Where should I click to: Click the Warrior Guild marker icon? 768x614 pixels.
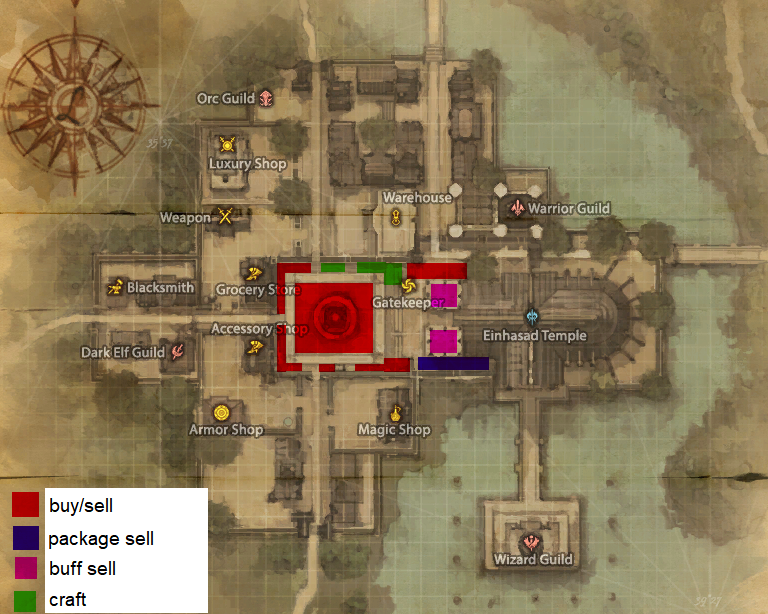(x=517, y=207)
